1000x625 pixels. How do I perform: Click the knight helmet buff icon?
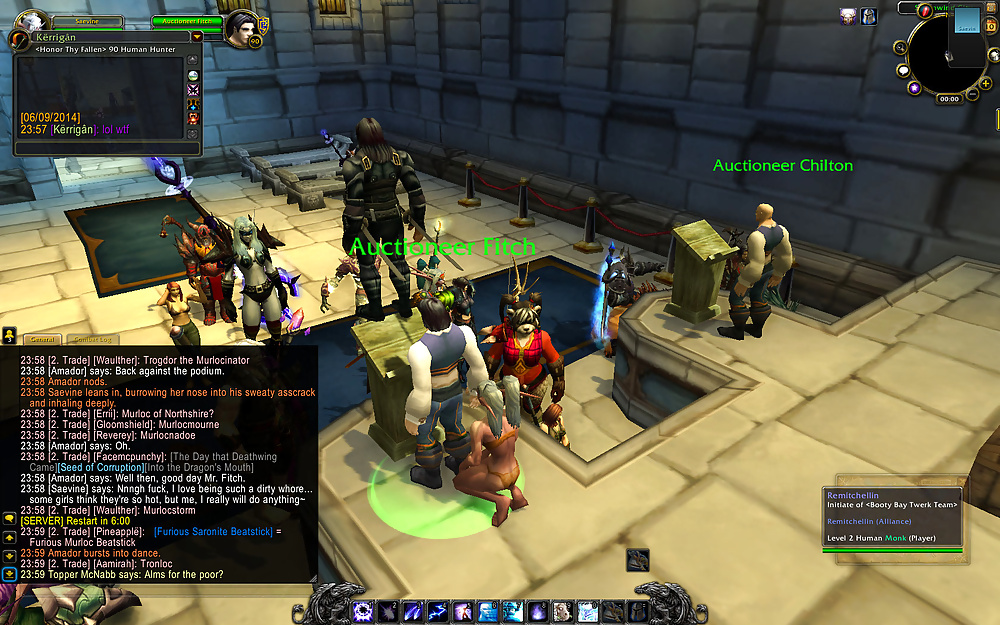[869, 15]
